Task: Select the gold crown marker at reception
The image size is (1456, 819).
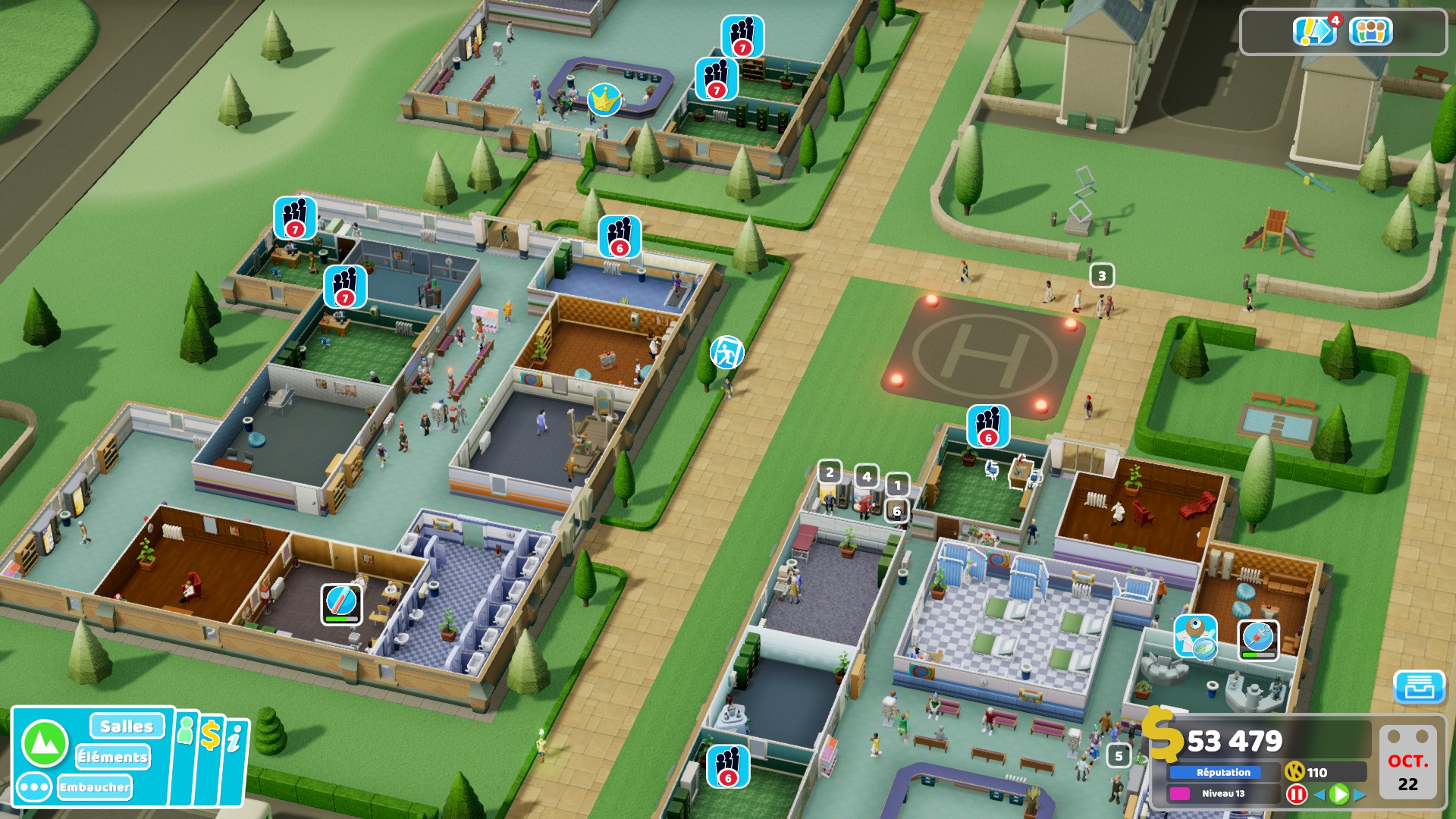Action: [604, 99]
